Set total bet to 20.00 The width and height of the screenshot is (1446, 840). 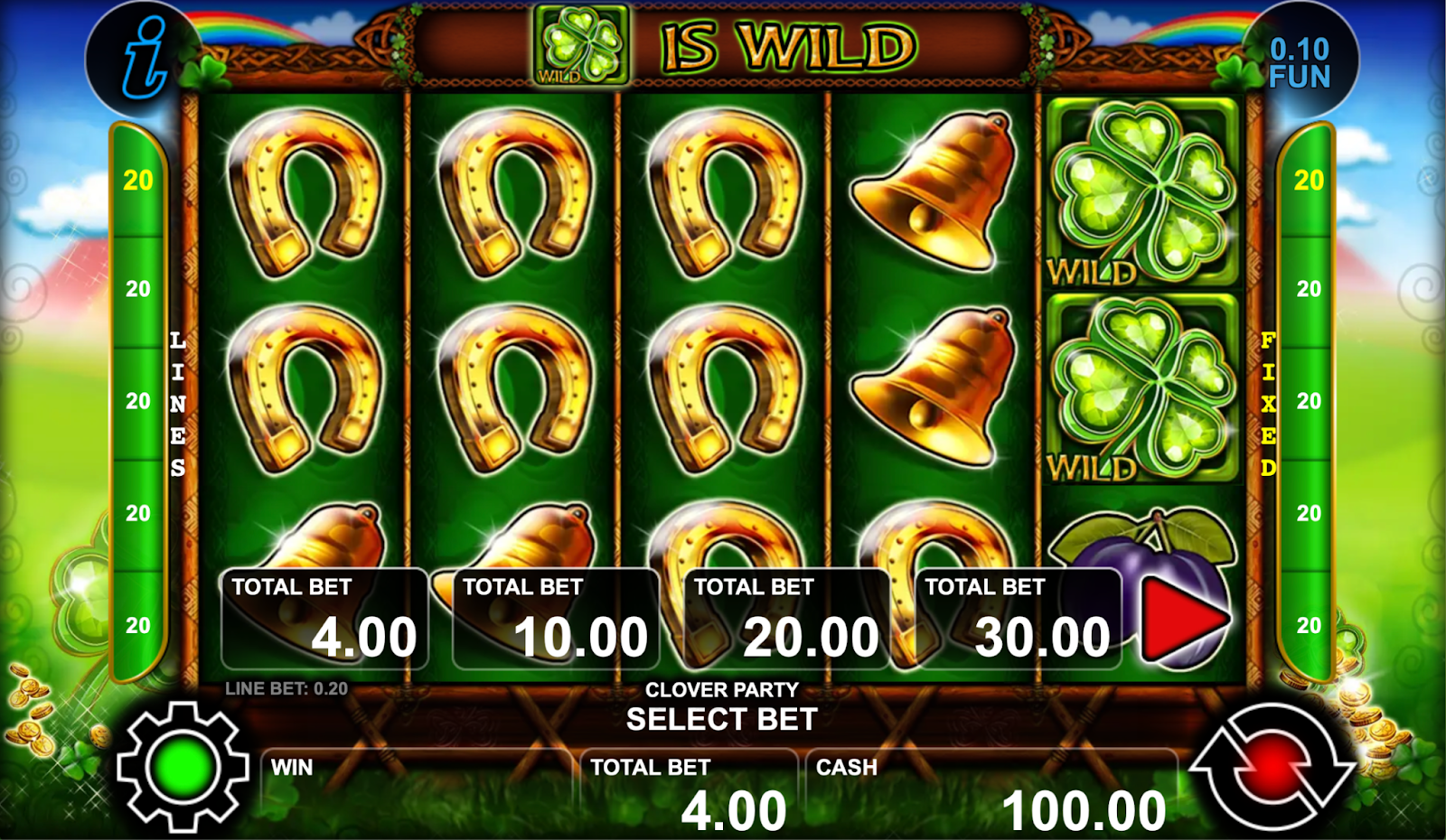[x=786, y=620]
